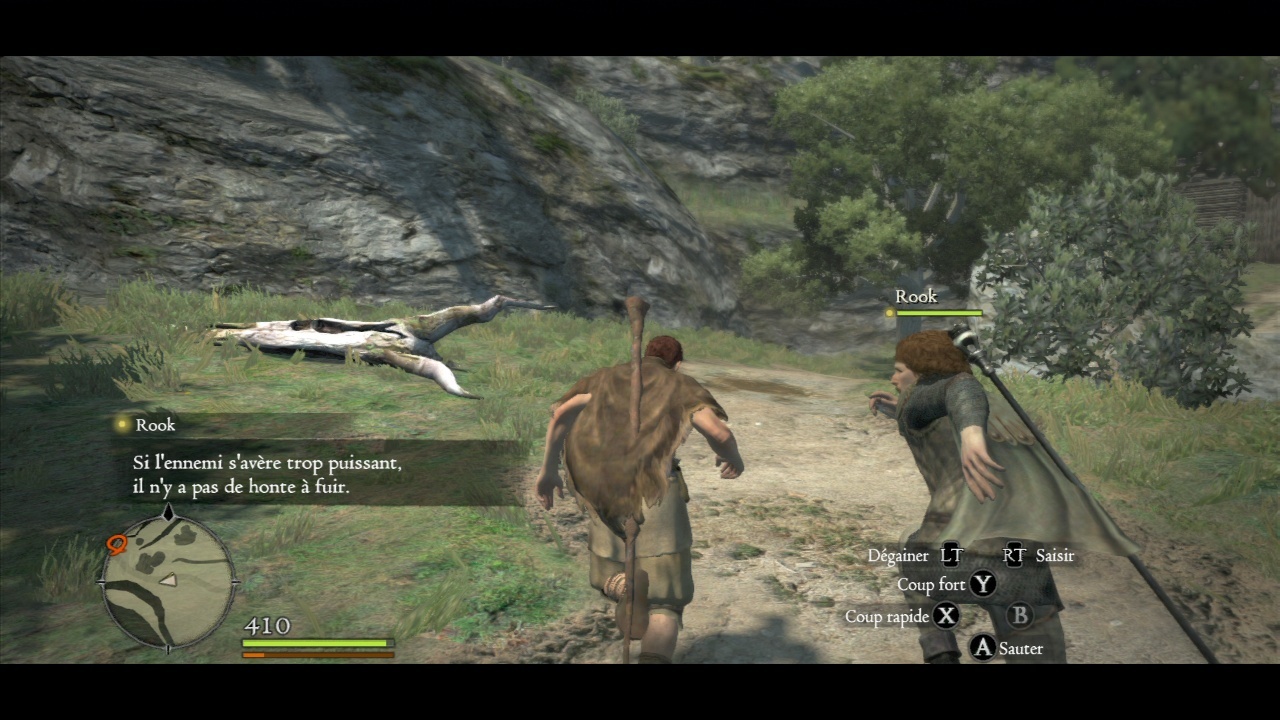Image resolution: width=1280 pixels, height=720 pixels.
Task: Open the circular minimap
Action: (x=168, y=580)
